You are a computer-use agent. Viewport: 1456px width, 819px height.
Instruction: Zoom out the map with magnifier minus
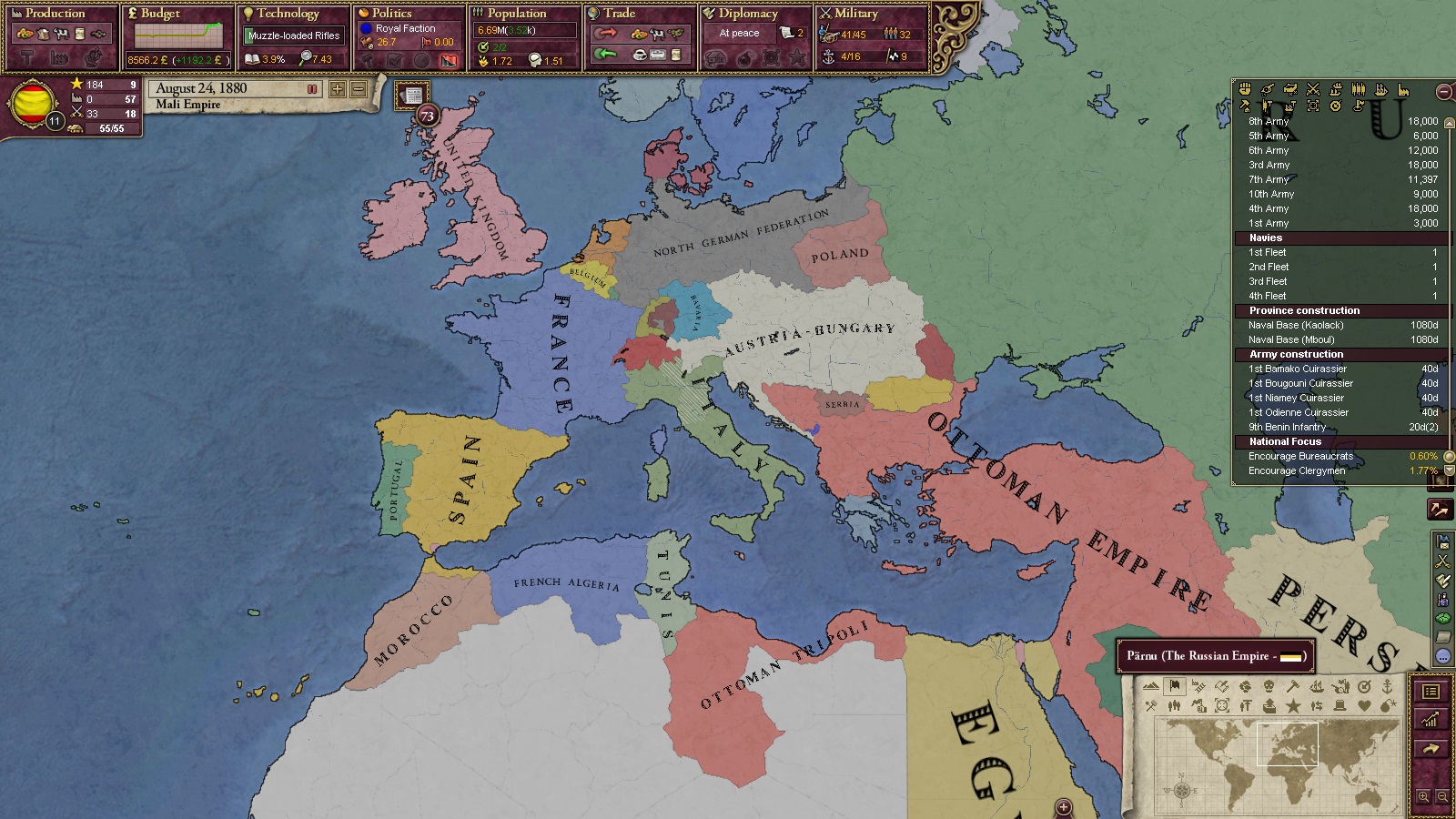tap(1442, 797)
